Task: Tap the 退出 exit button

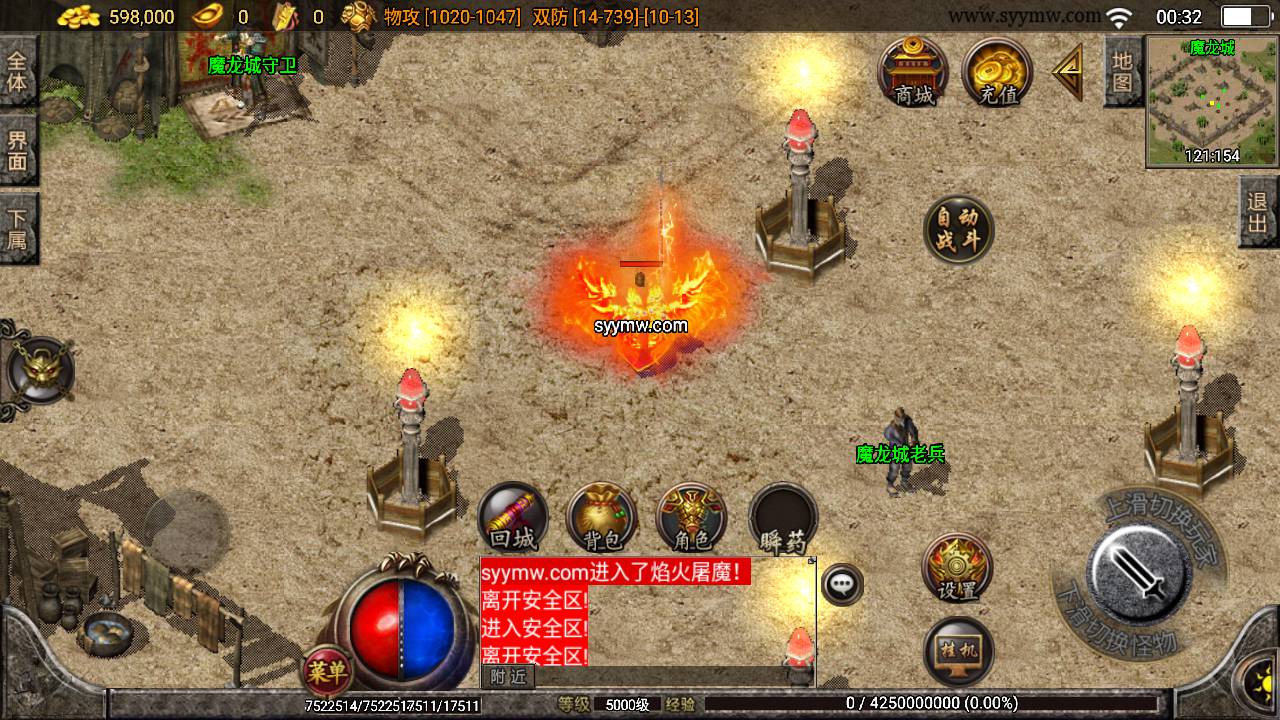Action: [x=1258, y=211]
